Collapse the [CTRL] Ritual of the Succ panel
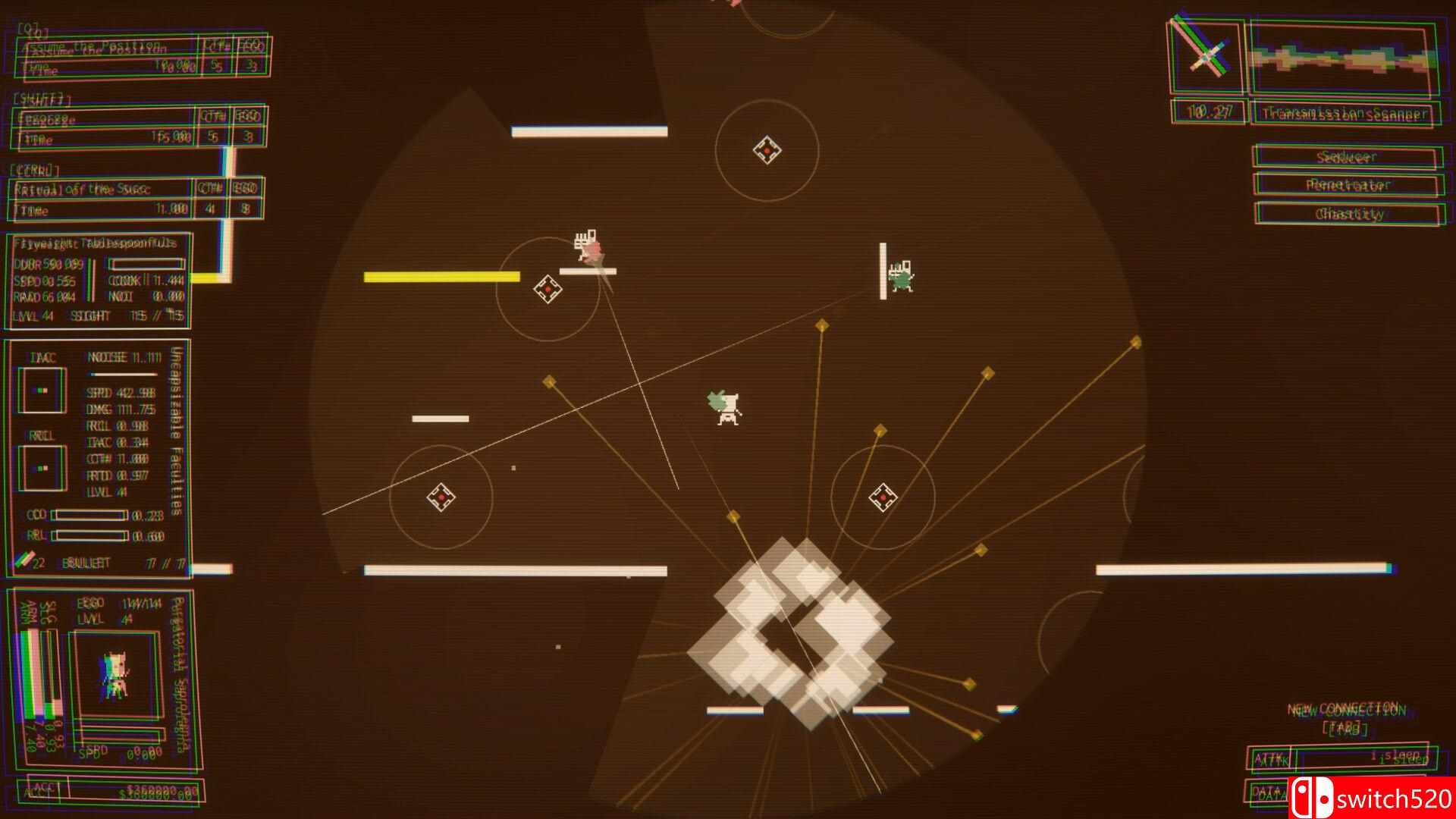The height and width of the screenshot is (819, 1456). click(99, 187)
